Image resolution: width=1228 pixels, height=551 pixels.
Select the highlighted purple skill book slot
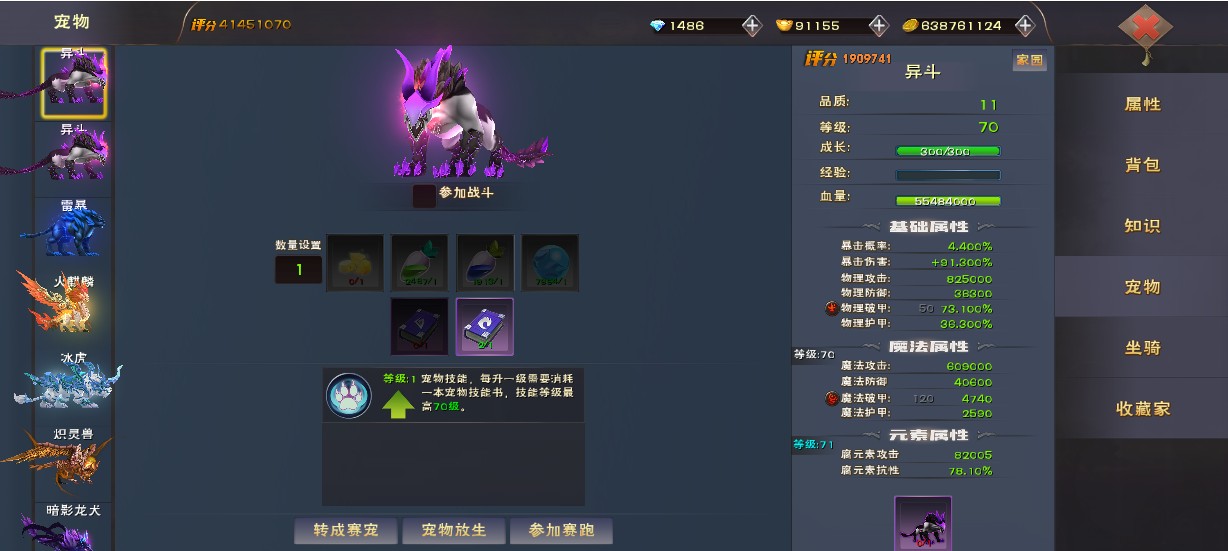coord(484,326)
